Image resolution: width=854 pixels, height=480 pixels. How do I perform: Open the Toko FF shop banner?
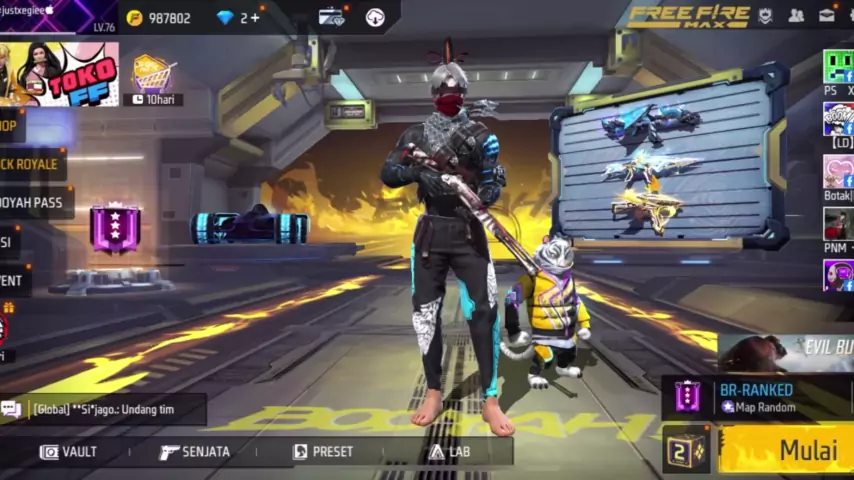click(x=60, y=74)
